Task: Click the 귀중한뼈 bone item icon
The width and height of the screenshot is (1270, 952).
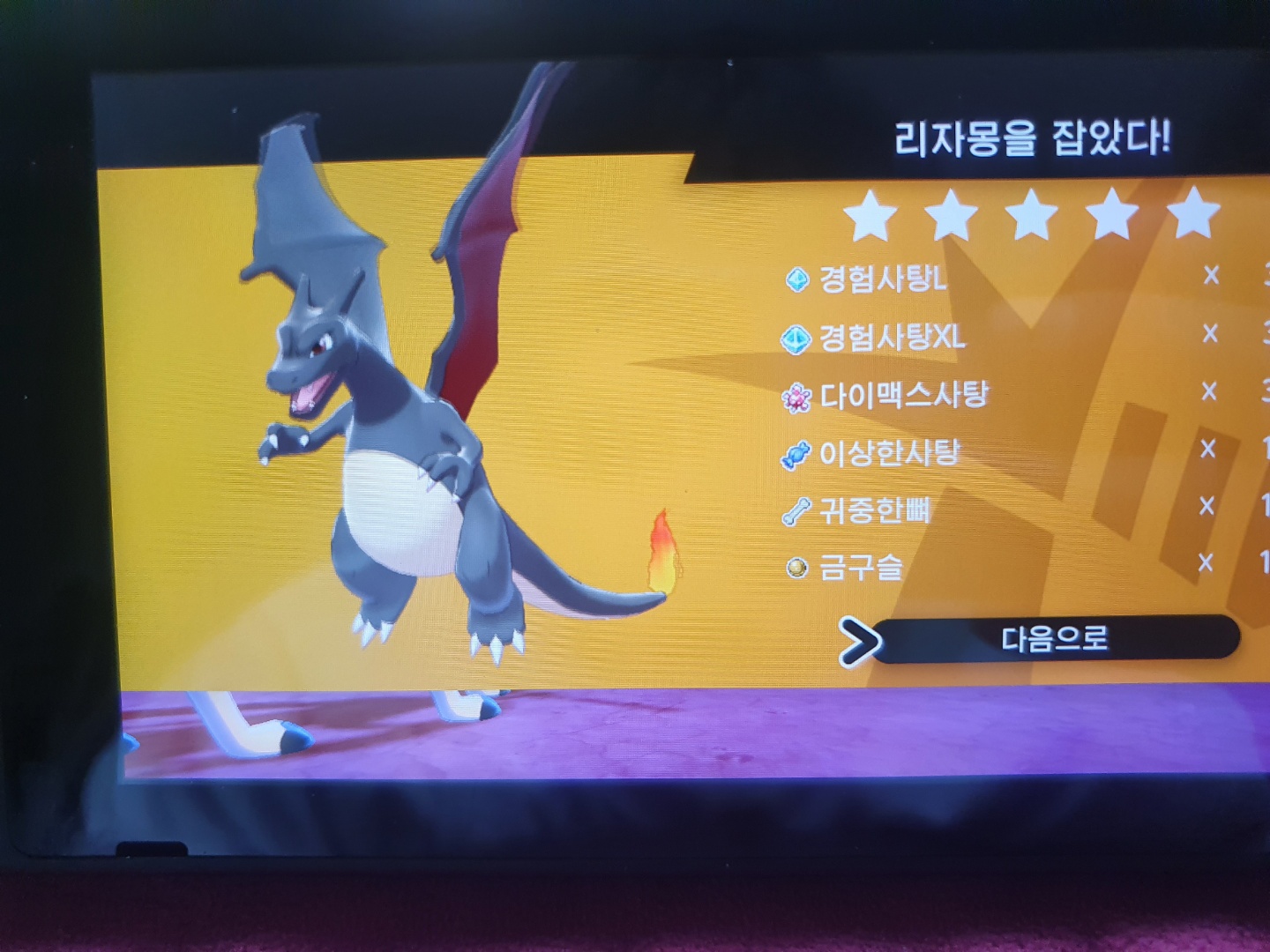Action: click(796, 508)
